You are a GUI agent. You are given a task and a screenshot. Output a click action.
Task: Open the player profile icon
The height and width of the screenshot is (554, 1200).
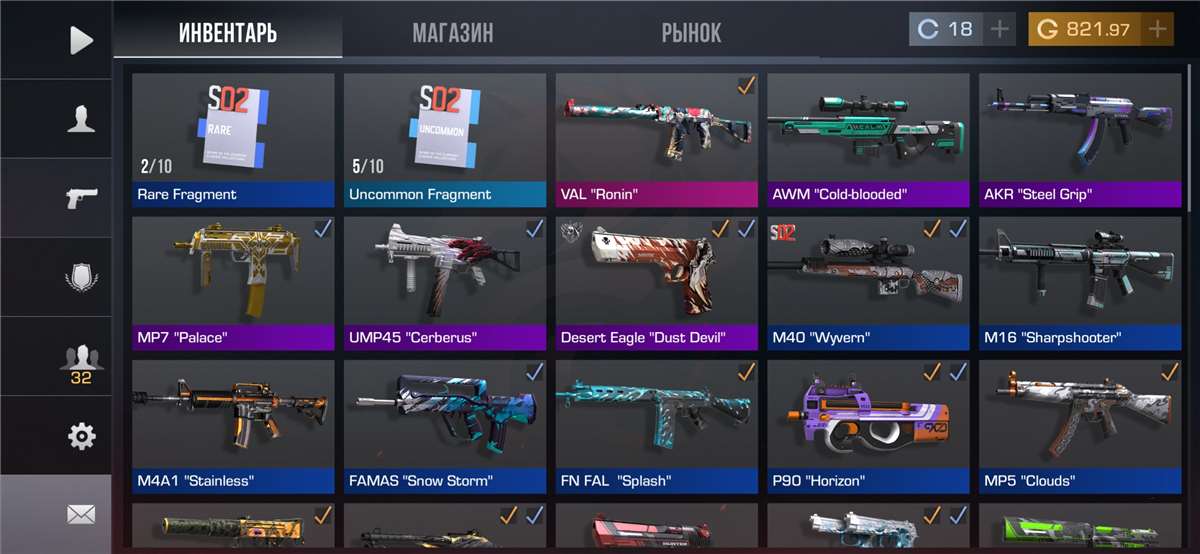coord(81,119)
